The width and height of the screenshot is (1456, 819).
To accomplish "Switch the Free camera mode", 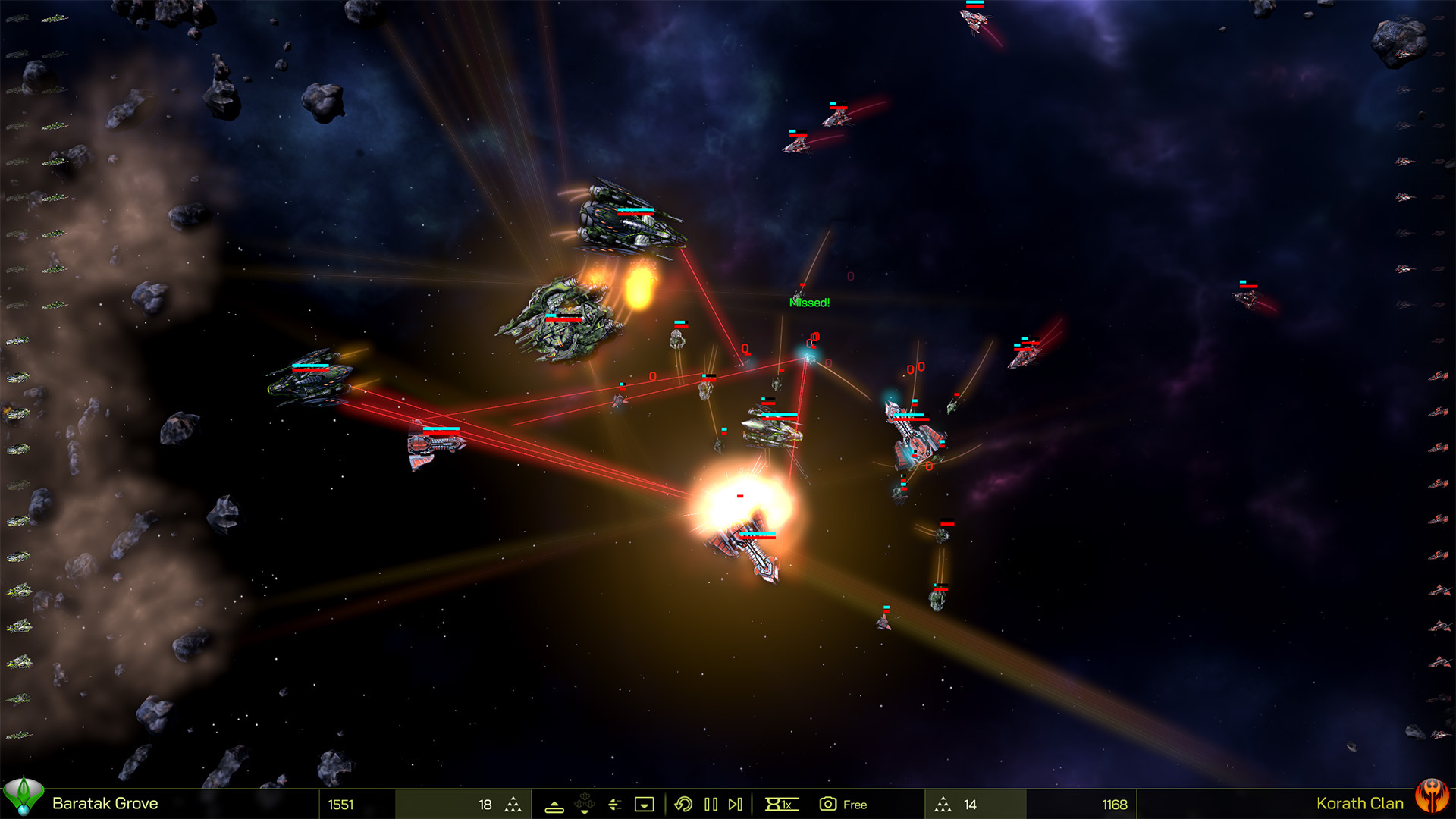I will (843, 805).
